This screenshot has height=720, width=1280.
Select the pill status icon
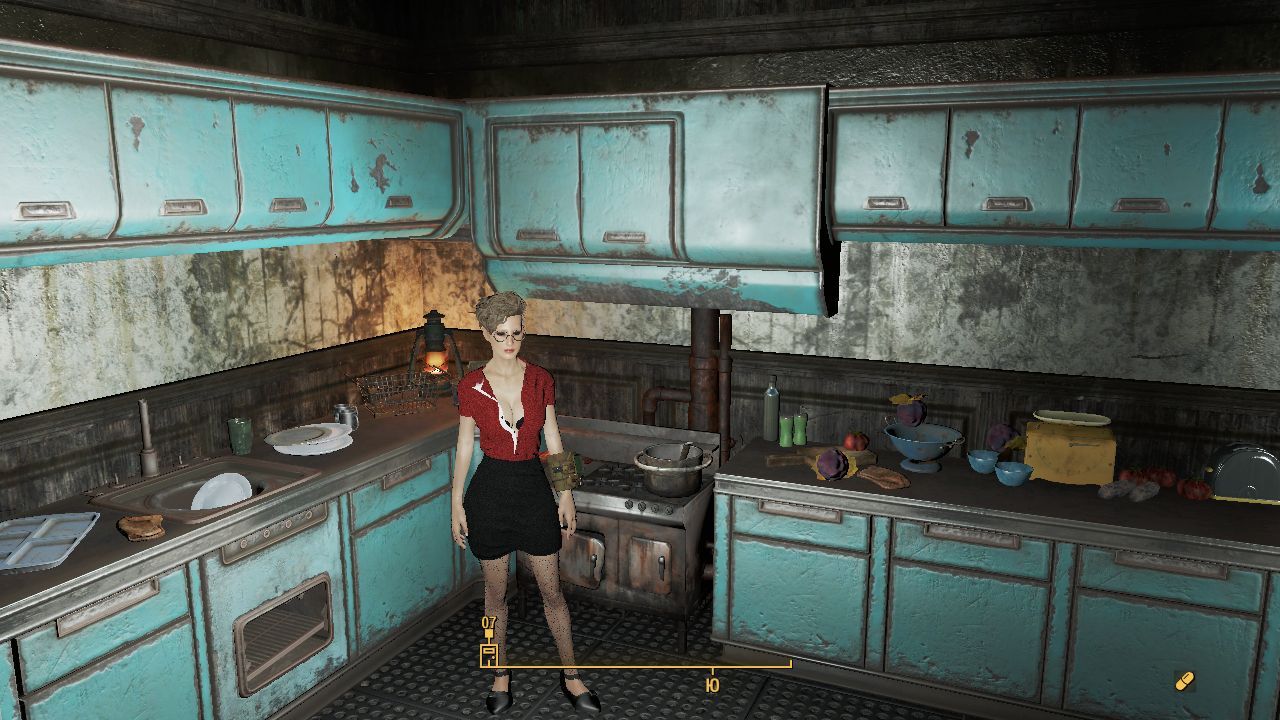[1185, 681]
